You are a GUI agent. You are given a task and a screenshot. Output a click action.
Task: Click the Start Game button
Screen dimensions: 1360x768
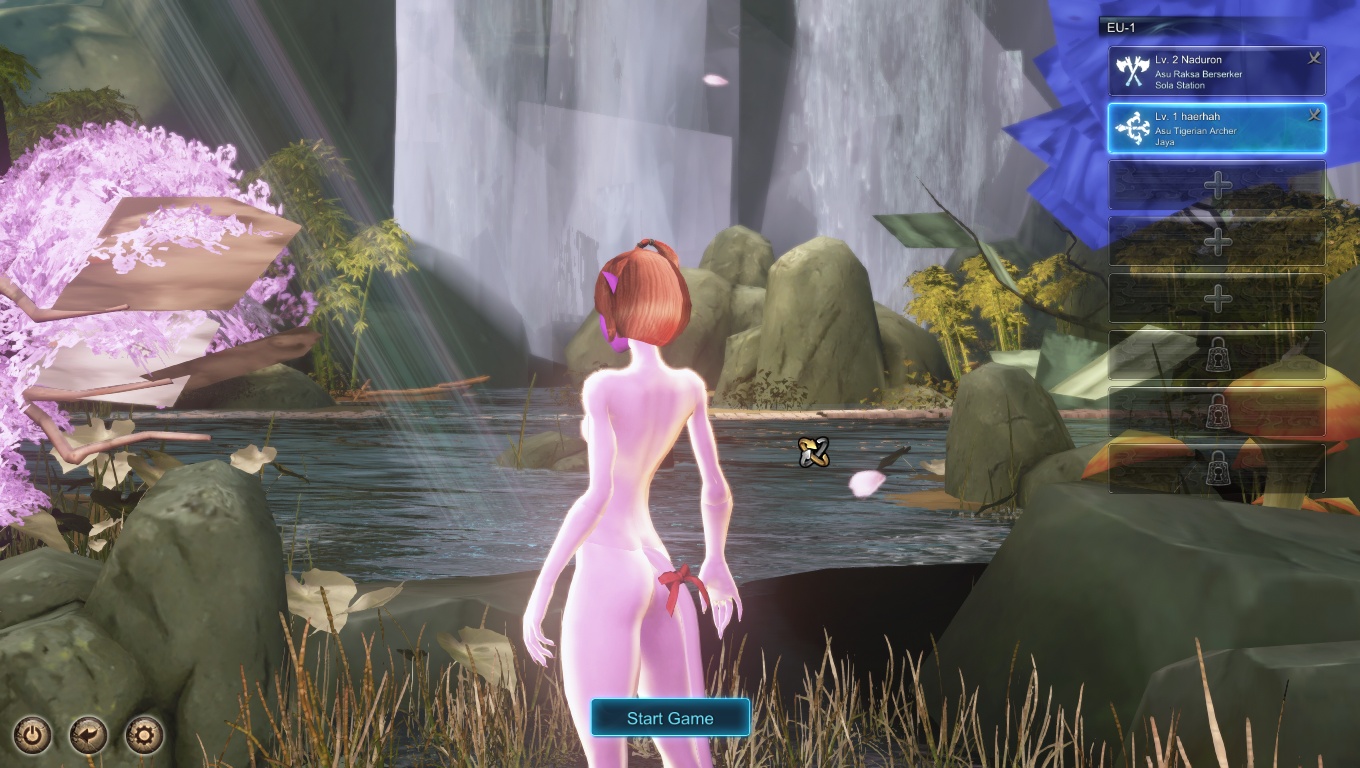point(670,718)
